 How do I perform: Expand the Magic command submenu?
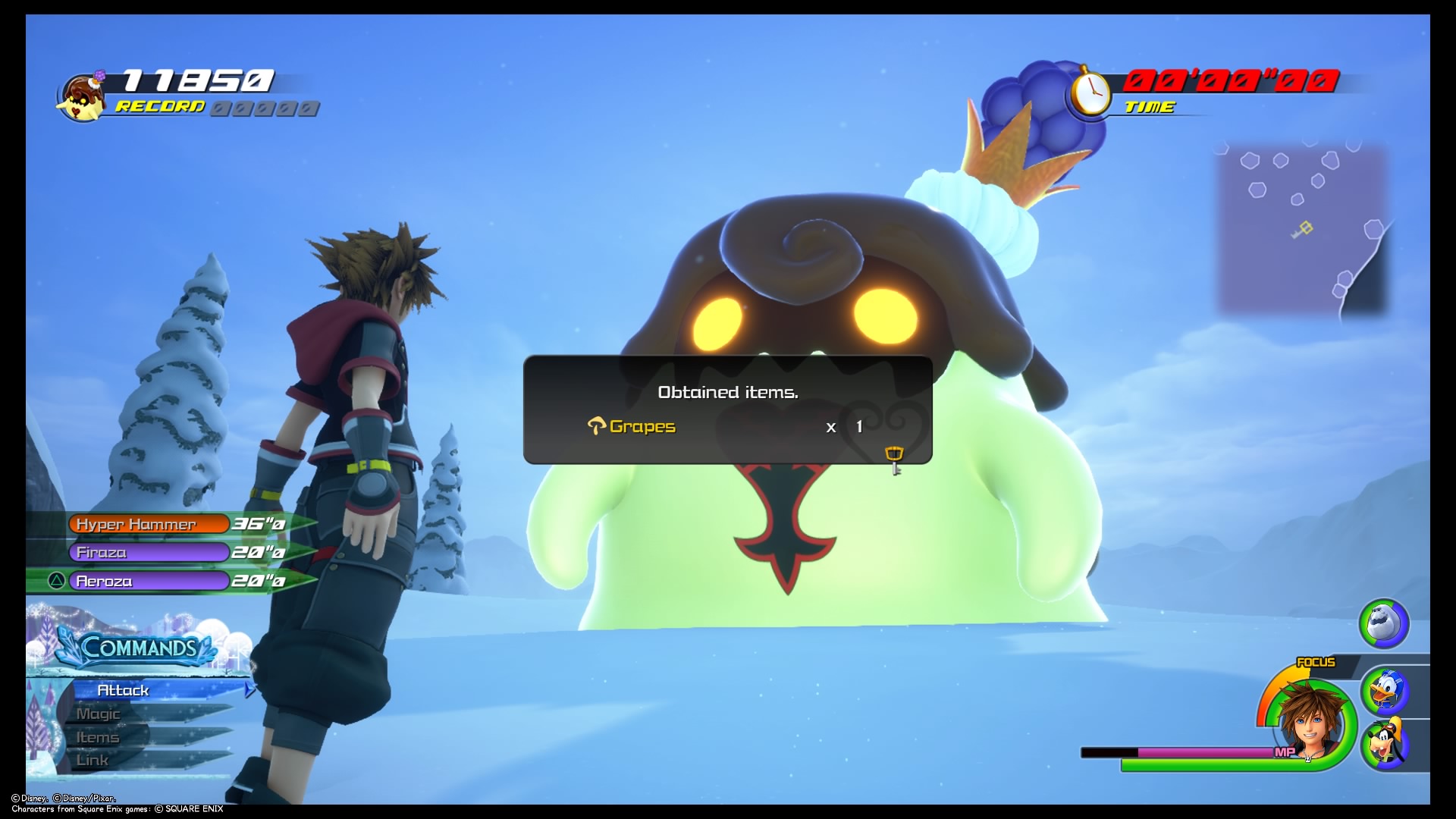(x=99, y=714)
